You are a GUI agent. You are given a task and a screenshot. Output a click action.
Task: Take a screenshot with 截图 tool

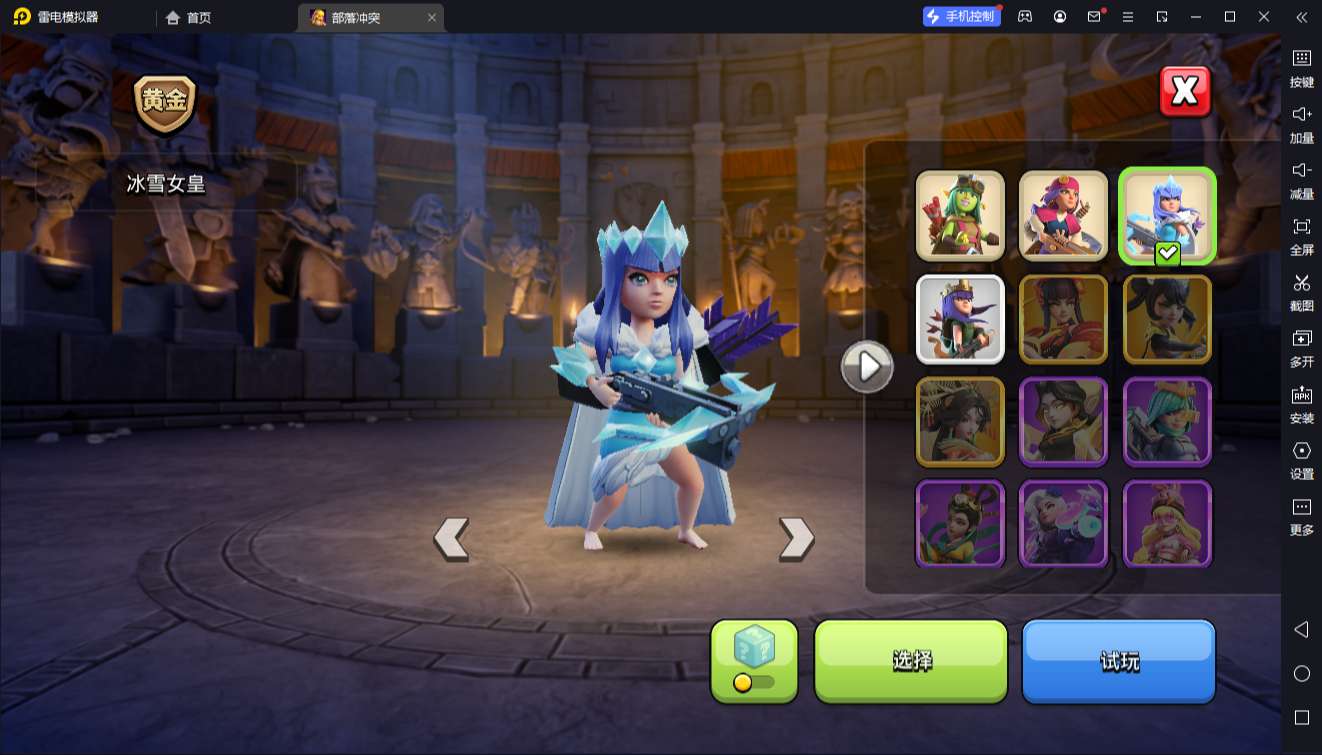tap(1301, 291)
